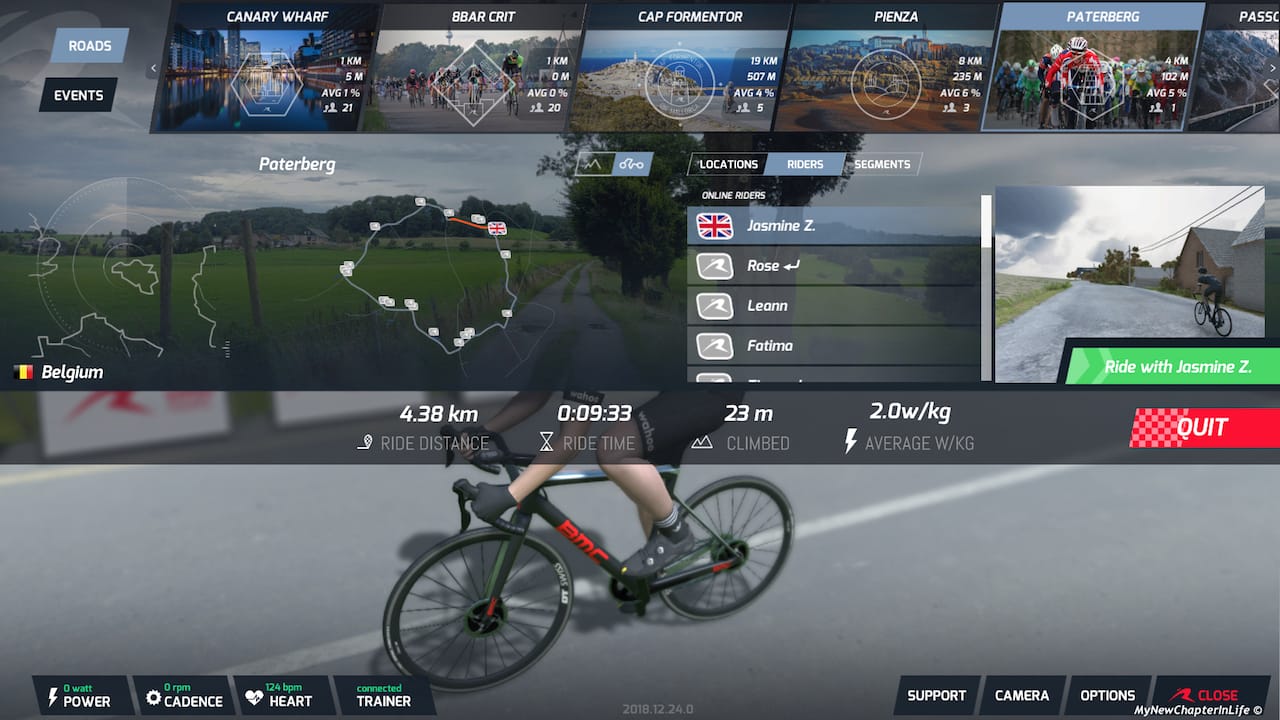This screenshot has width=1280, height=720.
Task: Open the Camera settings
Action: pos(1022,695)
